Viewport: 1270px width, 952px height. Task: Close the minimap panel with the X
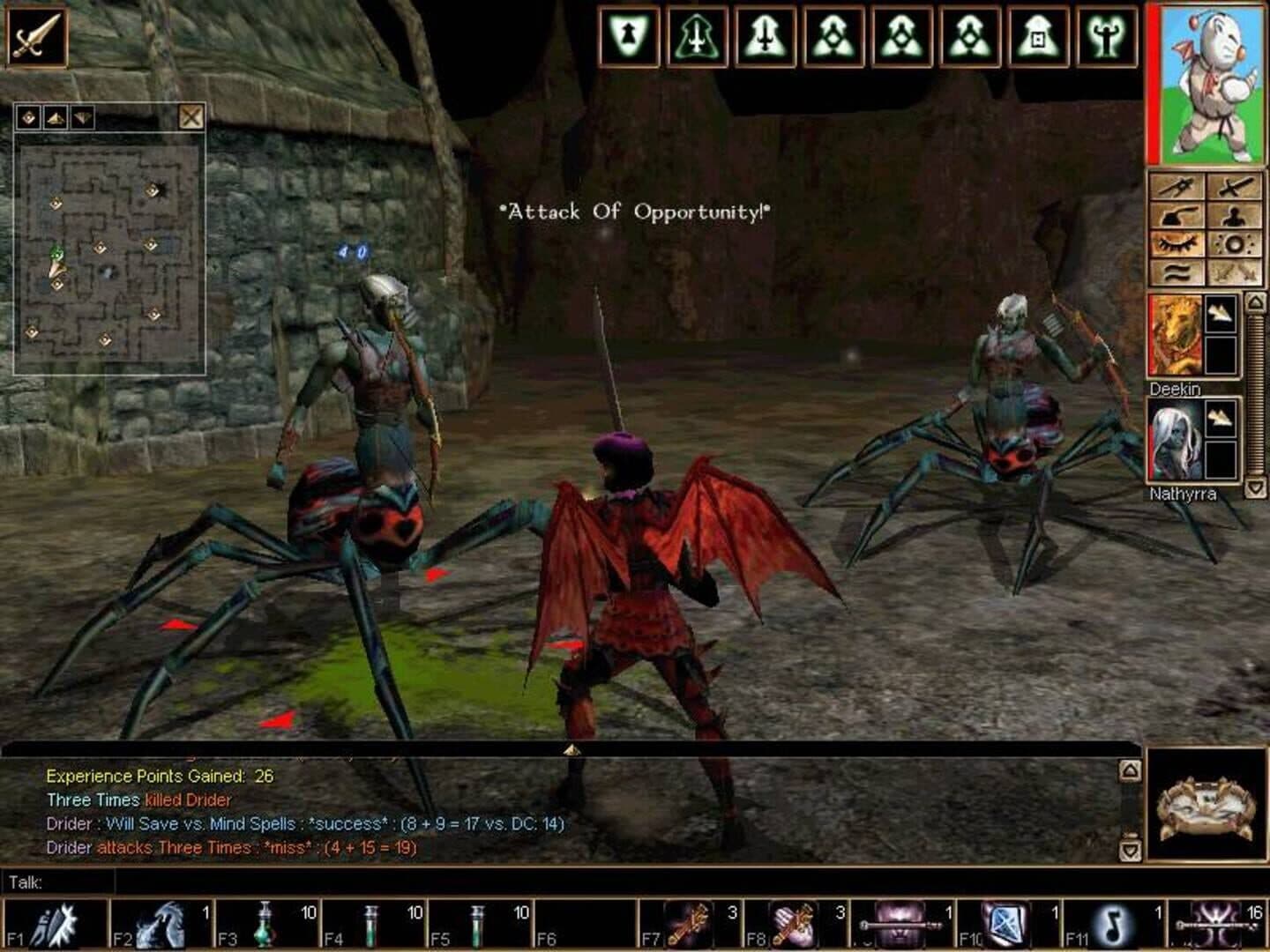coord(190,116)
